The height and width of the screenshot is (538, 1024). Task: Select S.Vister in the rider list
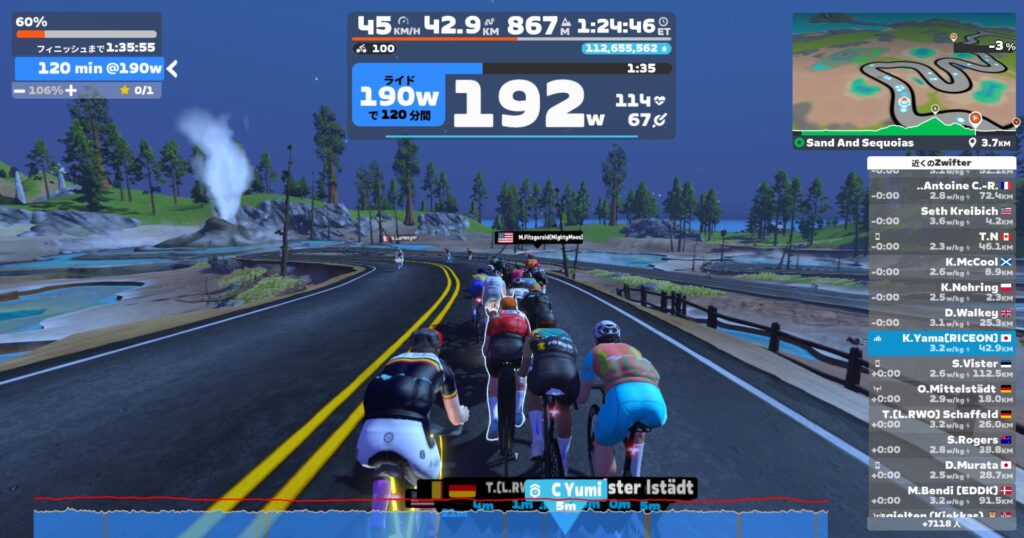tap(941, 368)
